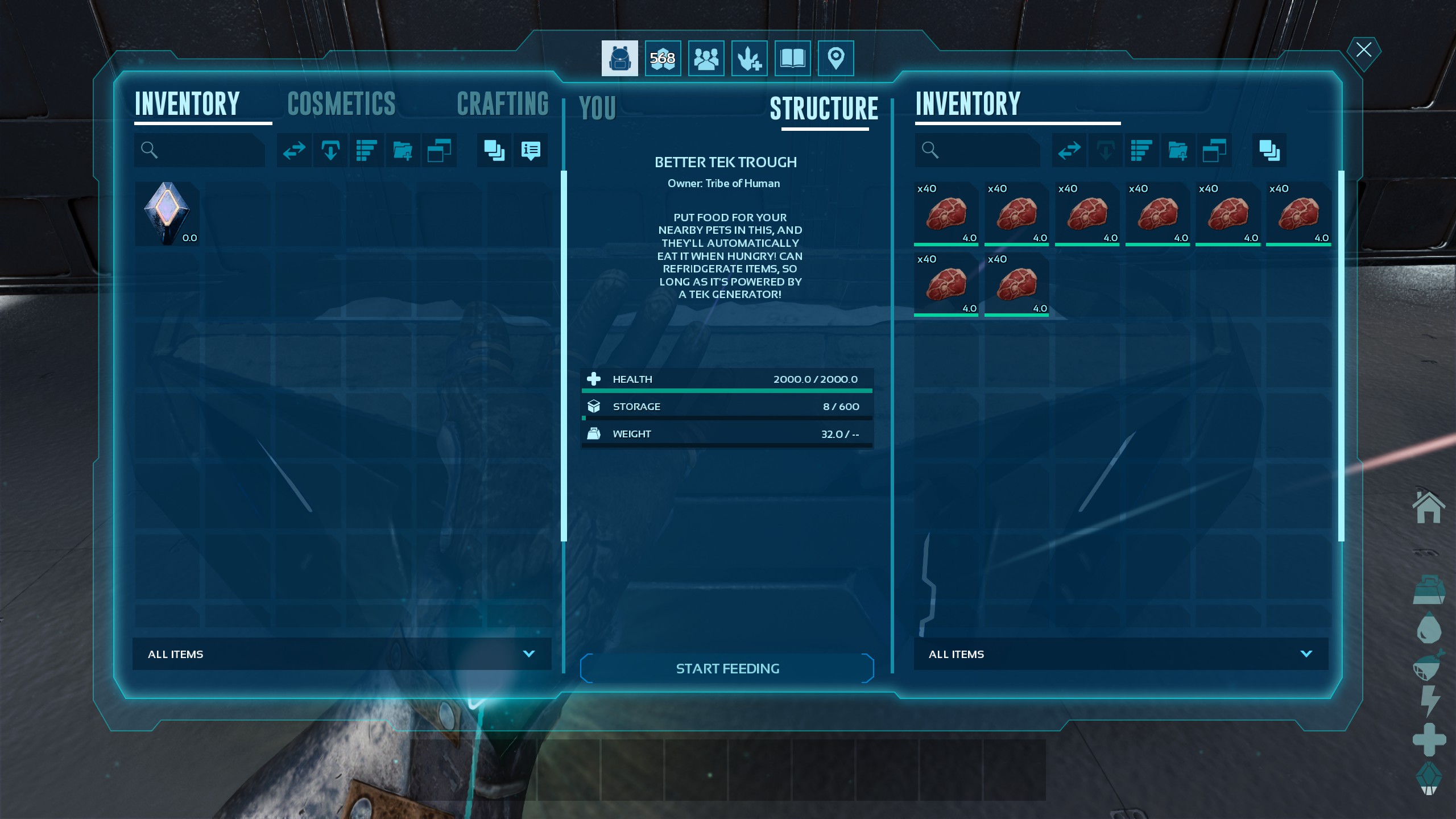The height and width of the screenshot is (819, 1456).
Task: Switch to the You panel tab
Action: click(597, 108)
